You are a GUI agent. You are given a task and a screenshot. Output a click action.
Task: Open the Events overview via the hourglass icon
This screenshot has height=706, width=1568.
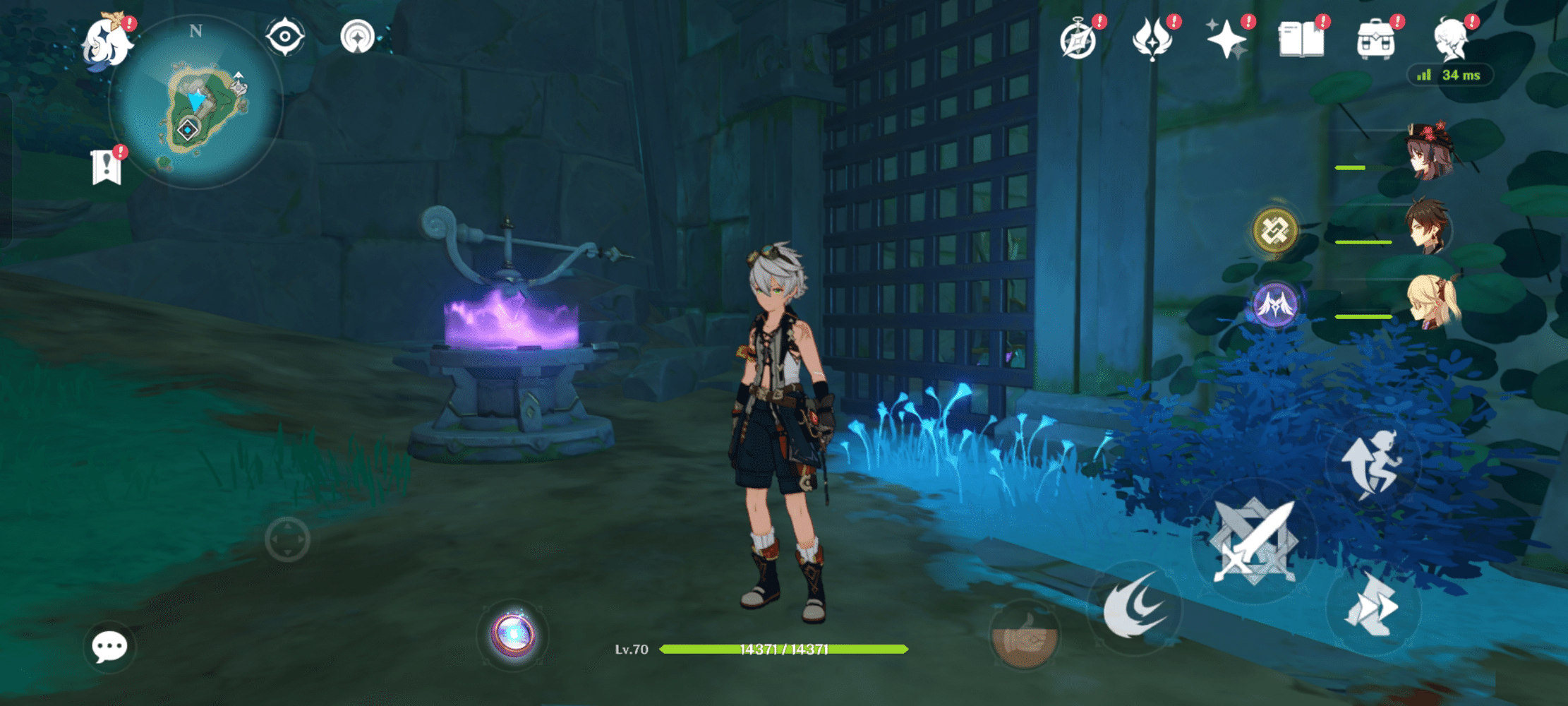[x=1080, y=40]
